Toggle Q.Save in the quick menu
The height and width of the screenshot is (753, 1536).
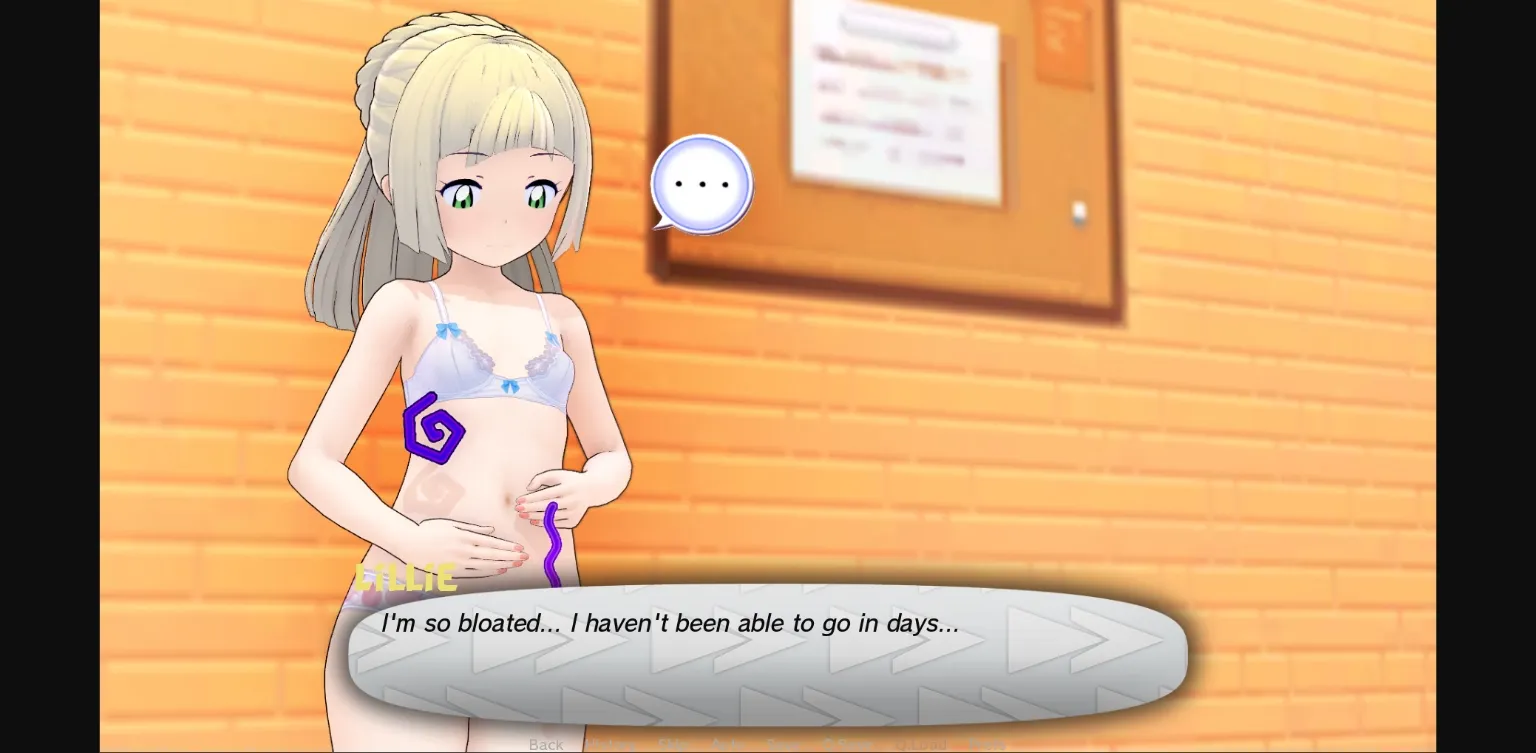click(x=847, y=744)
